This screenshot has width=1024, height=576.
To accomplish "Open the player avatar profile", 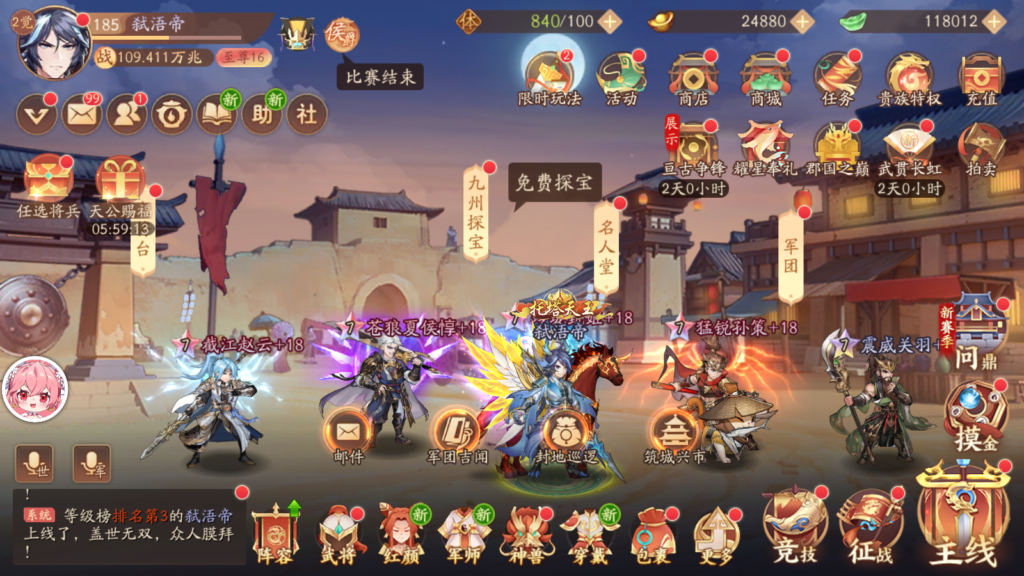I will coord(53,43).
